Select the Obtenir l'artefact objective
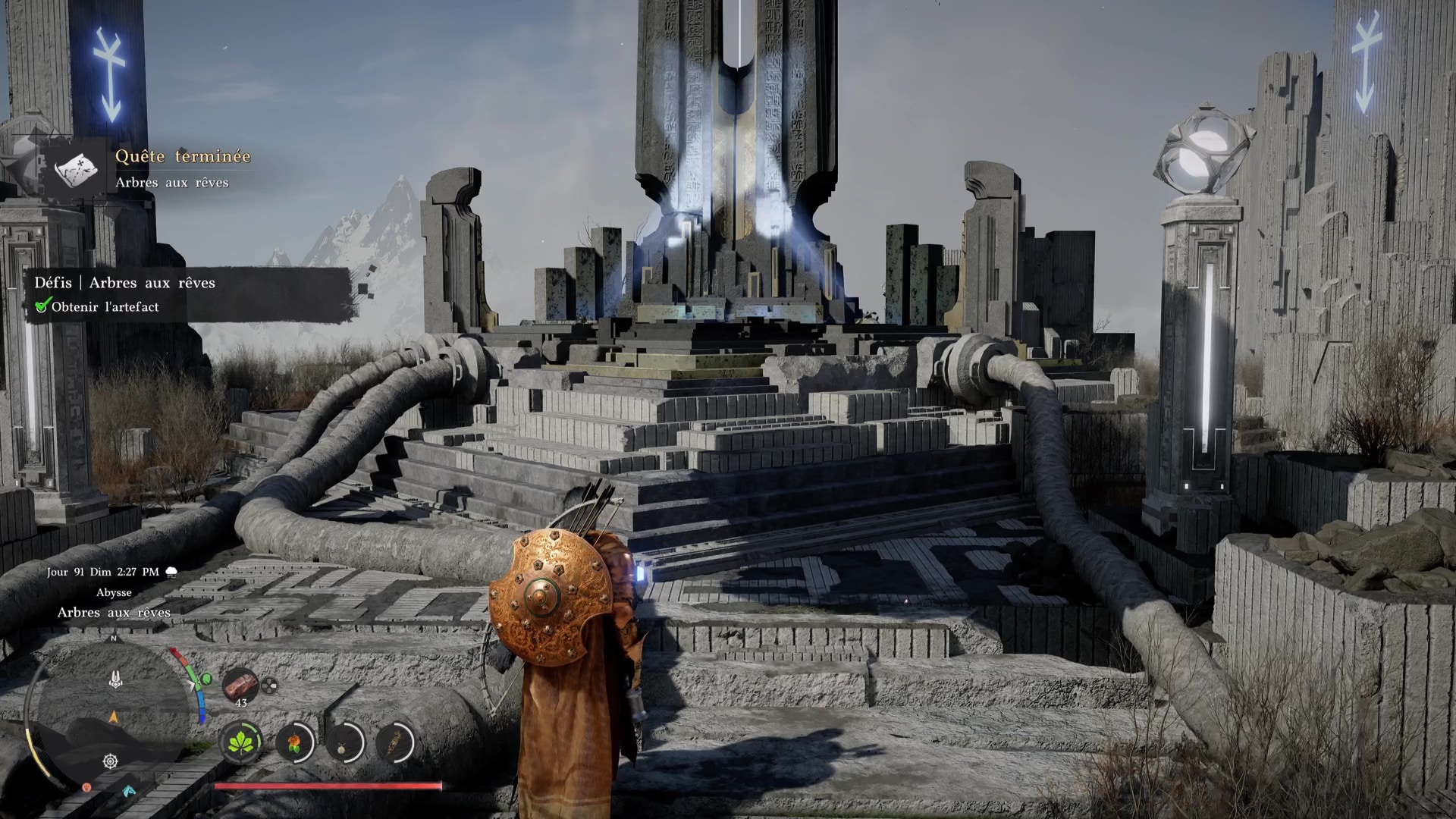1456x819 pixels. click(x=105, y=307)
